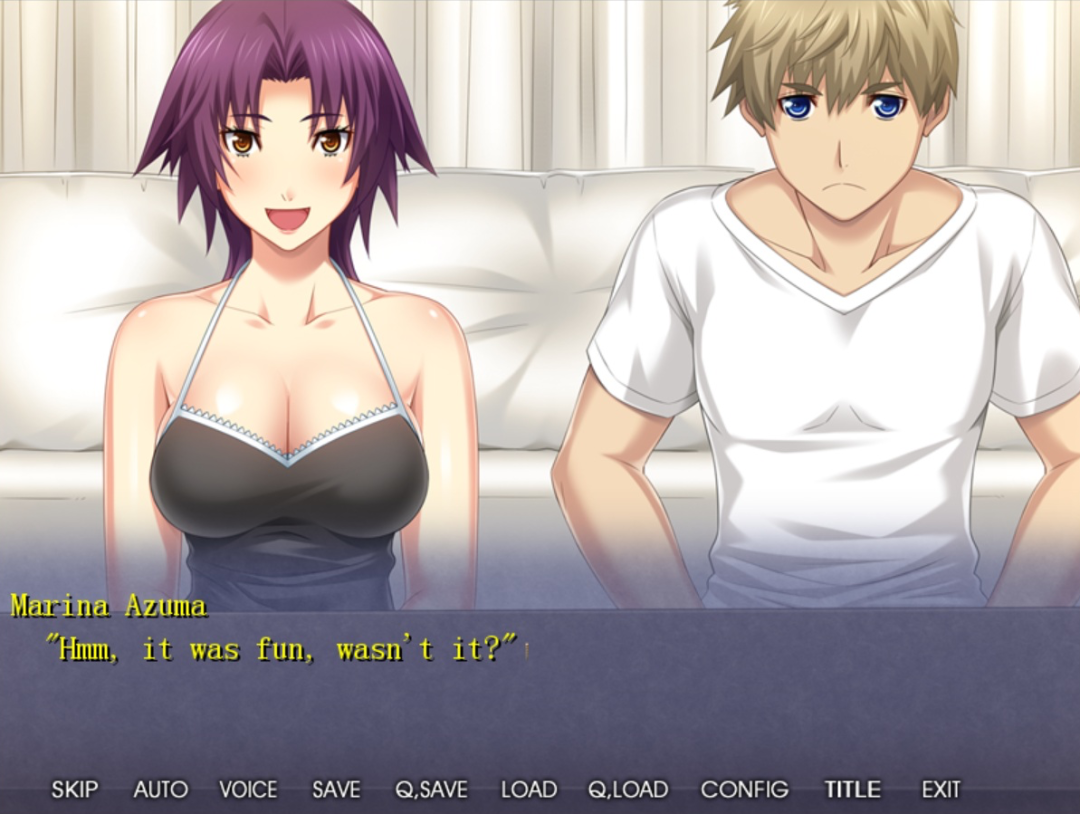Quick load using Q.LOAD
The height and width of the screenshot is (814, 1080).
(x=628, y=790)
